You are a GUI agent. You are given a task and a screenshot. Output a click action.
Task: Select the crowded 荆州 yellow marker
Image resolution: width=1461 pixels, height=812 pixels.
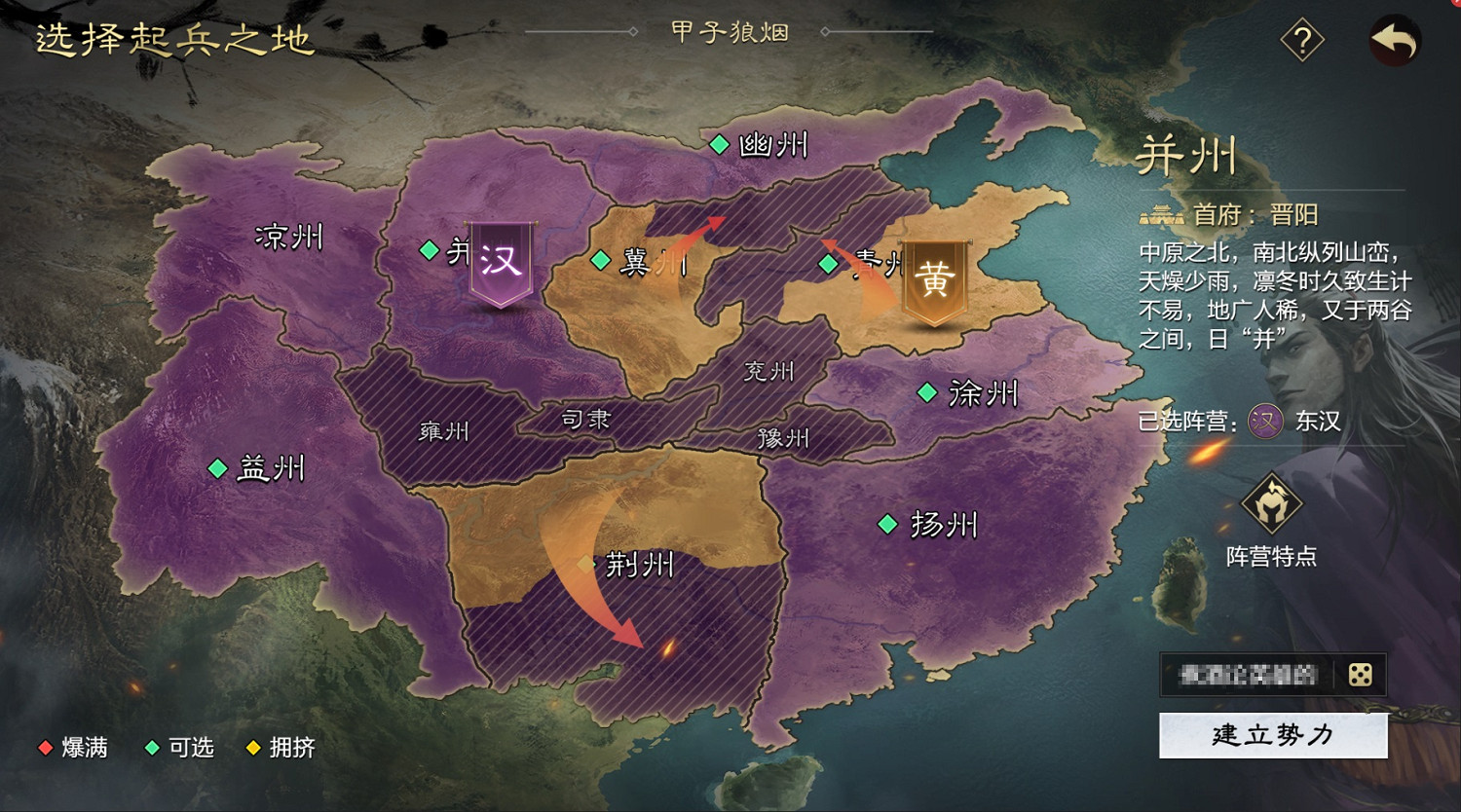[585, 565]
